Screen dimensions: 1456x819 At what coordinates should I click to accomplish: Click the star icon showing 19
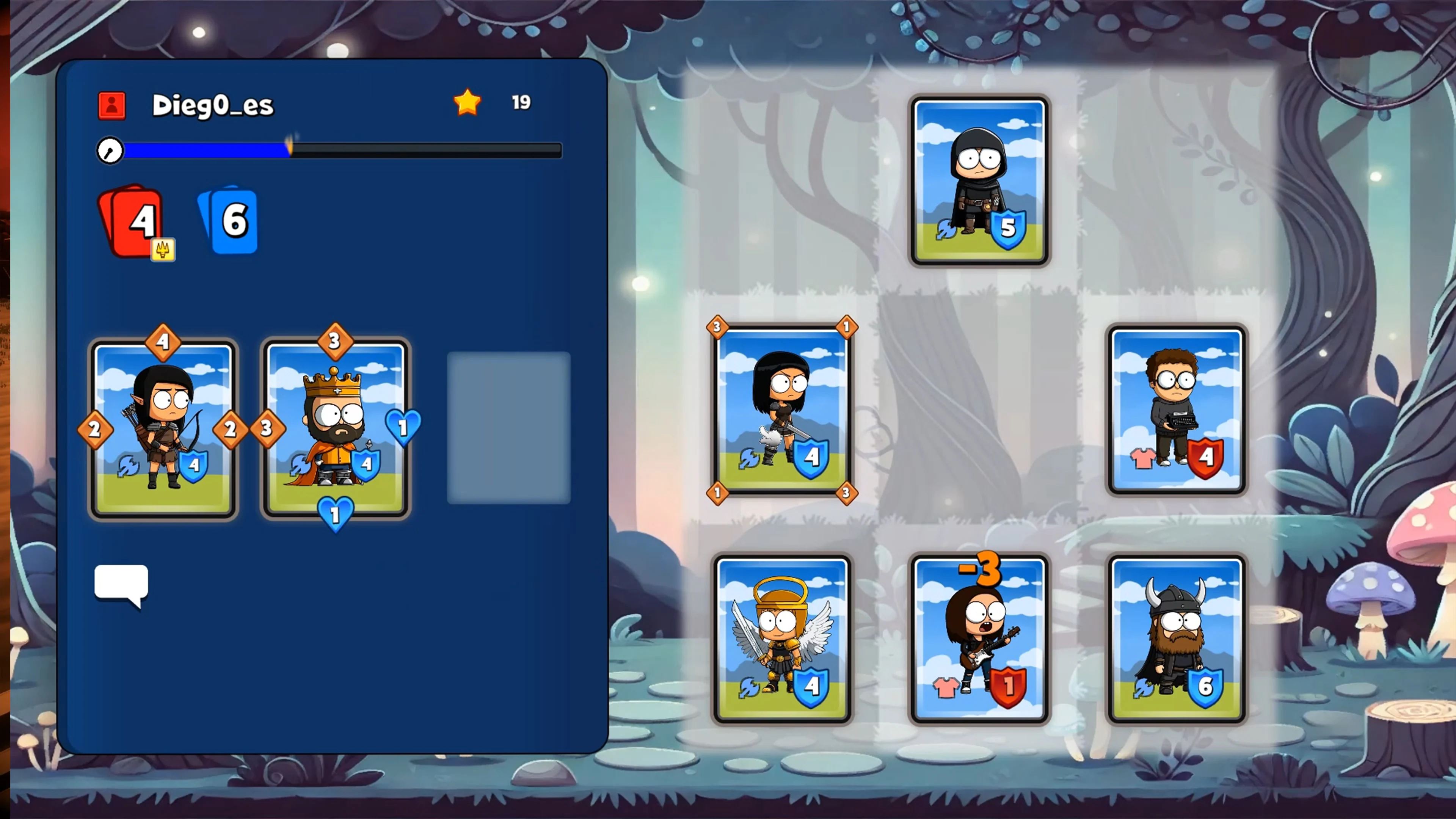pyautogui.click(x=468, y=102)
